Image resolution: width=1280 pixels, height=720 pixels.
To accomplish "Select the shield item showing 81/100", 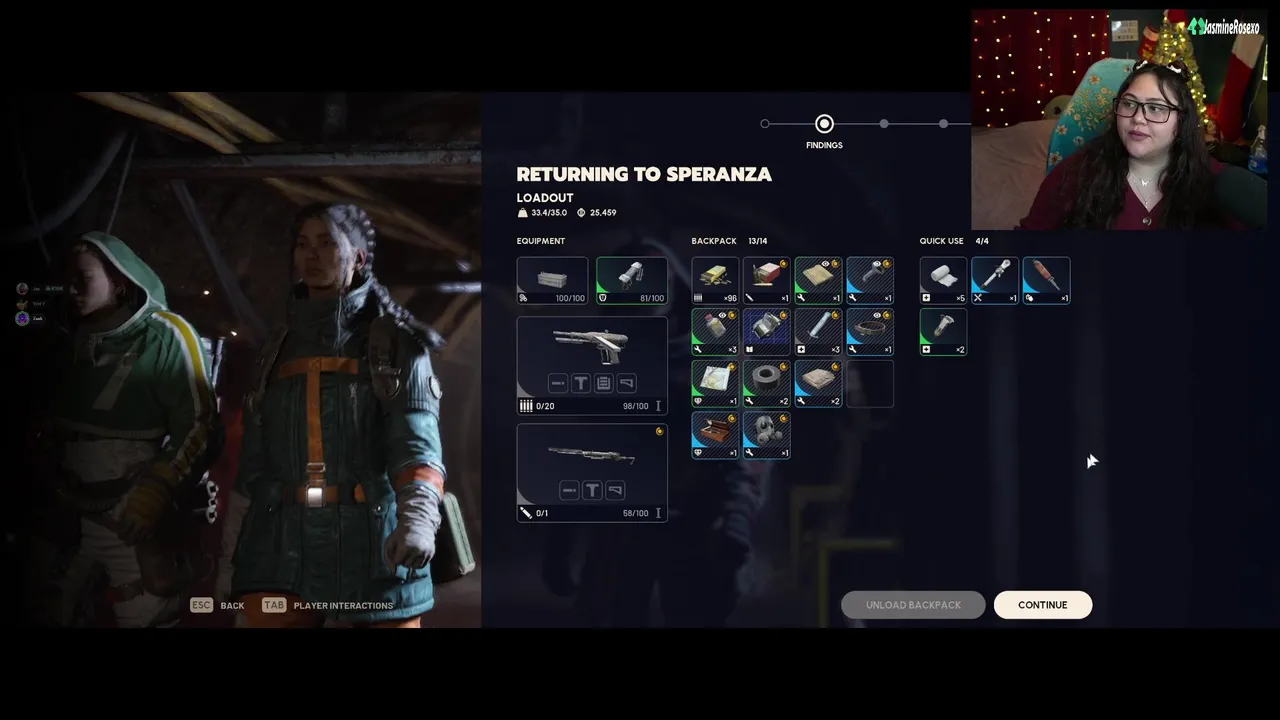I will click(x=632, y=280).
